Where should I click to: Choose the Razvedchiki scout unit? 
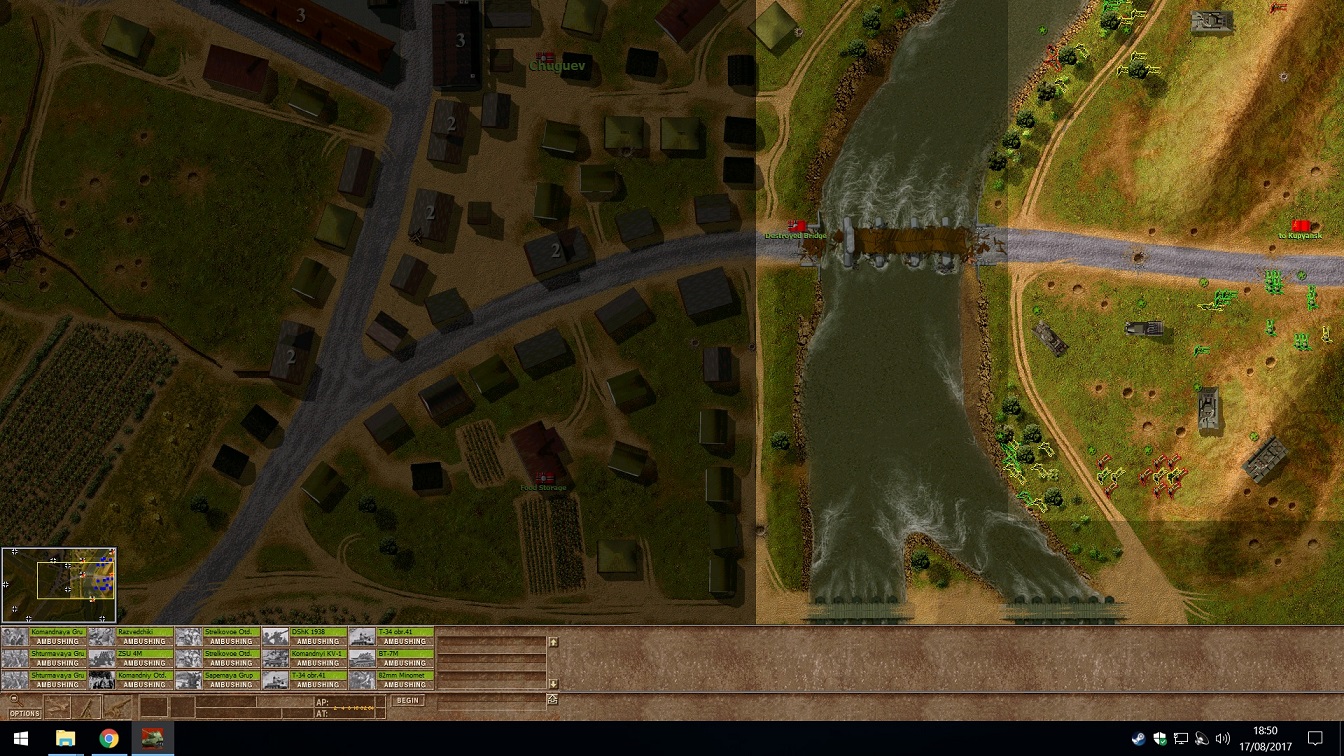[x=131, y=636]
